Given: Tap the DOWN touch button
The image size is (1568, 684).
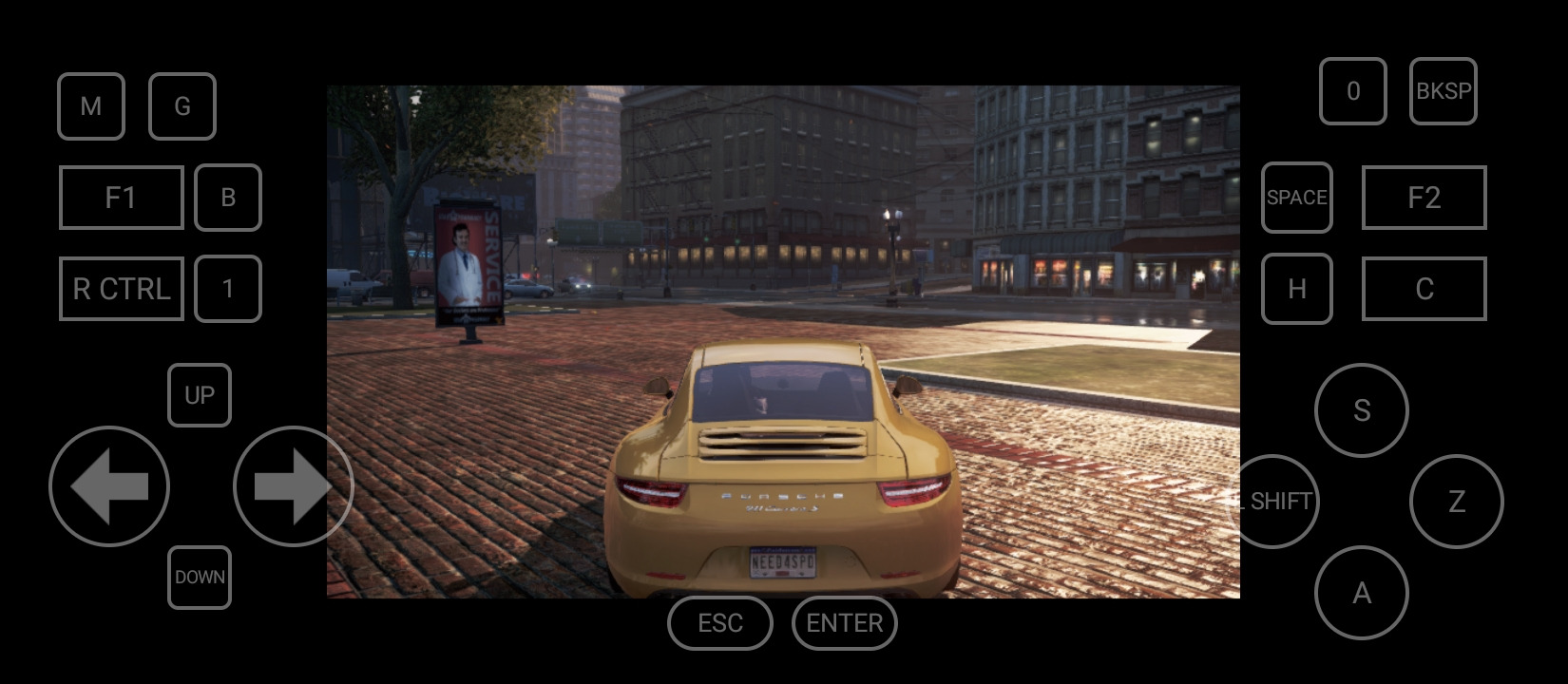Looking at the screenshot, I should coord(200,578).
